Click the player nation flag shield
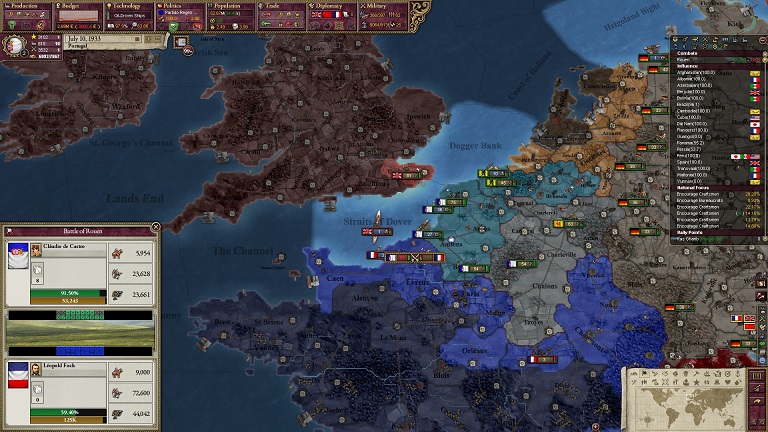 click(16, 46)
